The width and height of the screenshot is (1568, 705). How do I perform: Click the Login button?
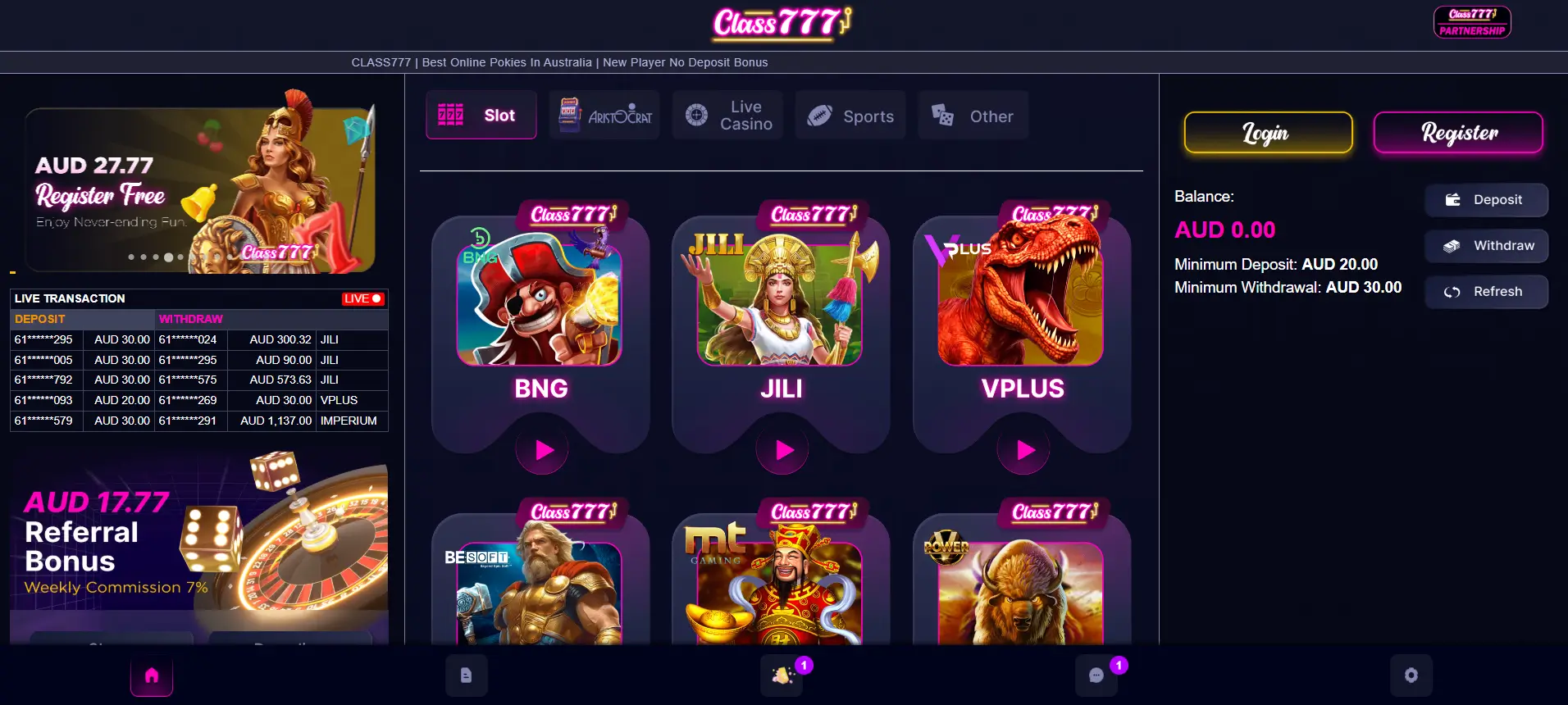coord(1267,133)
